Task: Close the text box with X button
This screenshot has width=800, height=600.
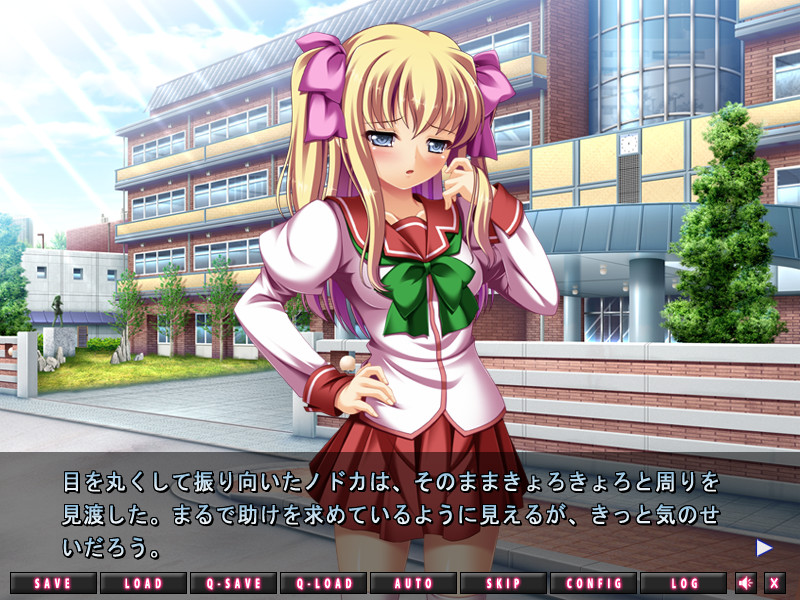Action: pos(775,582)
